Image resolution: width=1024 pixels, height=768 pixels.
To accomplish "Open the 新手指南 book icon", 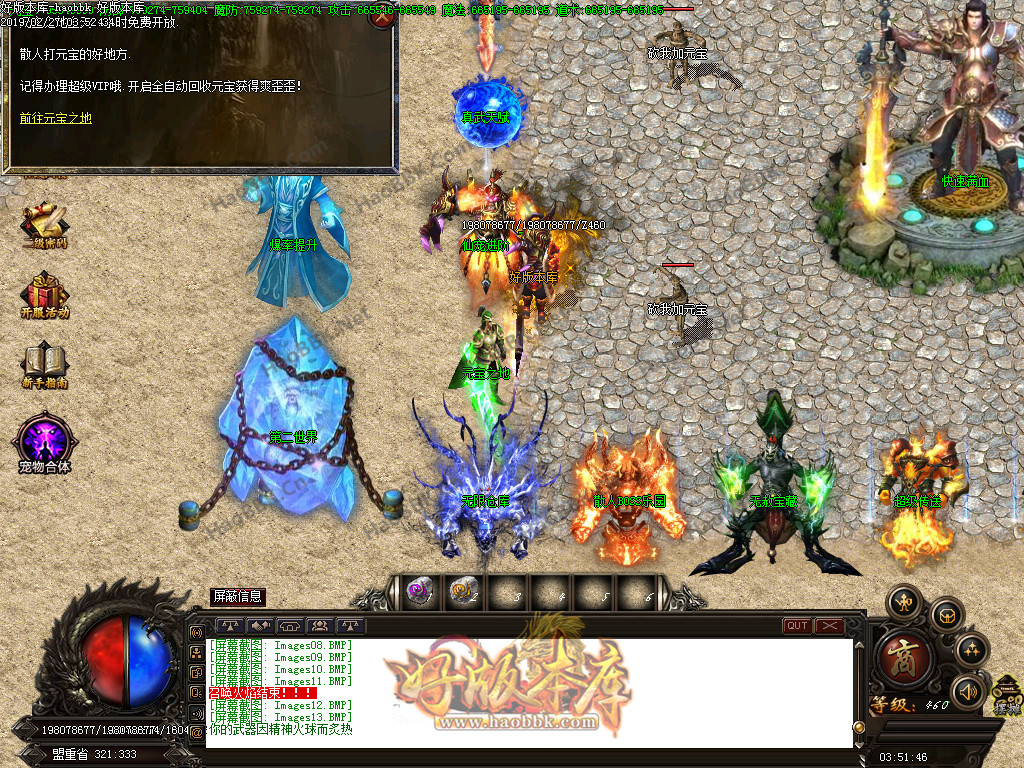I will point(44,365).
